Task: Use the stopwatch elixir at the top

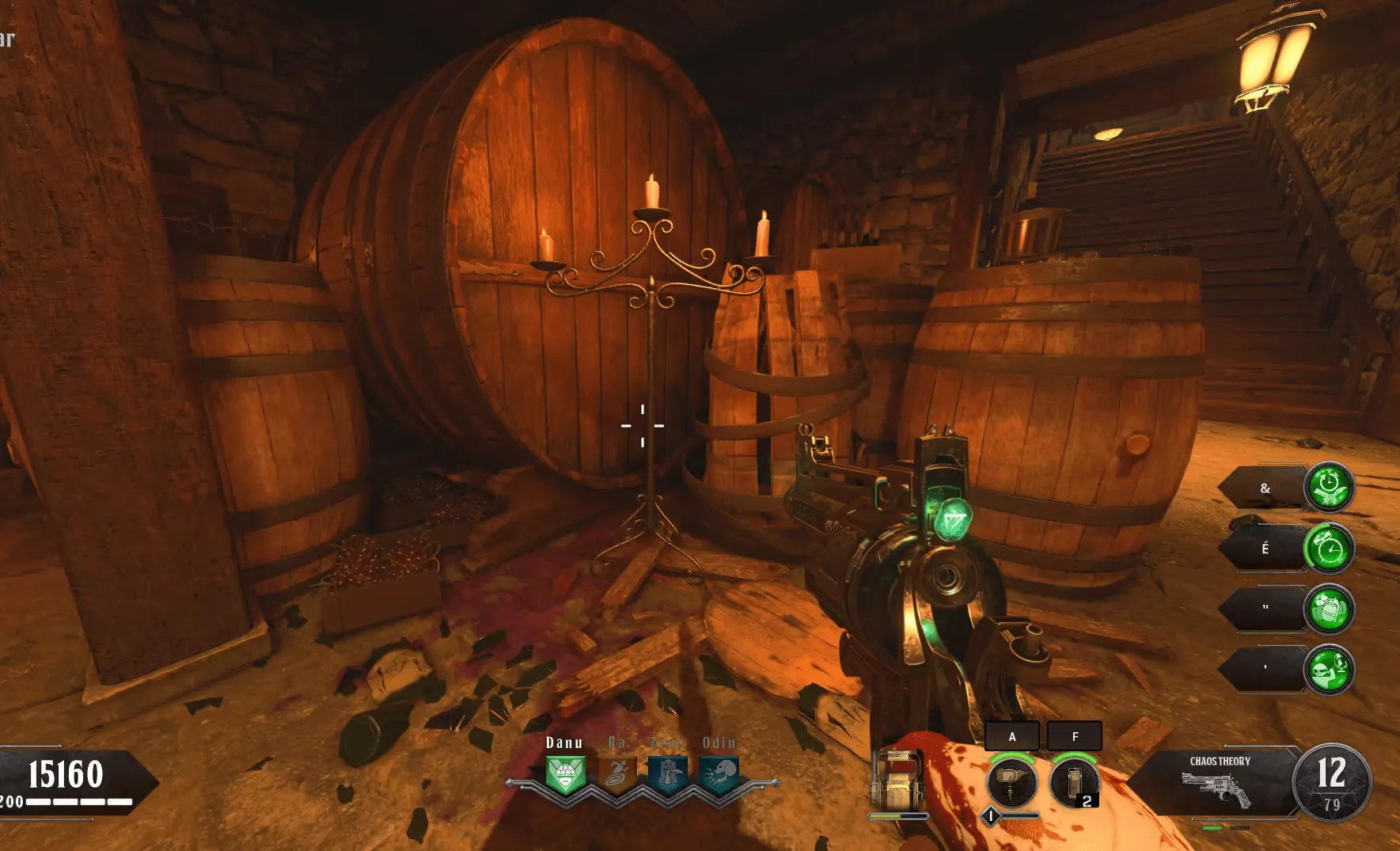Action: (1329, 486)
